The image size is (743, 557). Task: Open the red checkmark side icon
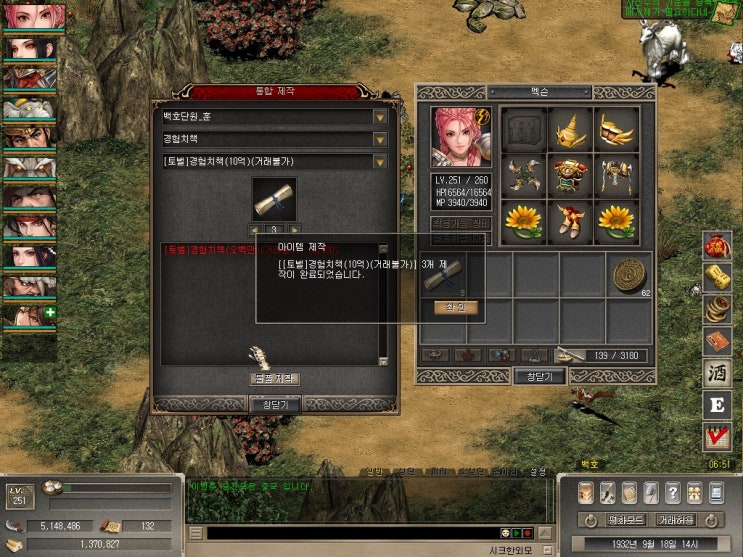716,436
